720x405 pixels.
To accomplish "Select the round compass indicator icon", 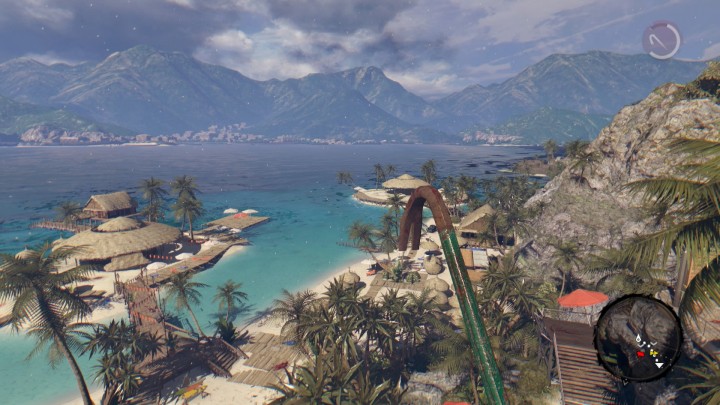I will [x=661, y=40].
